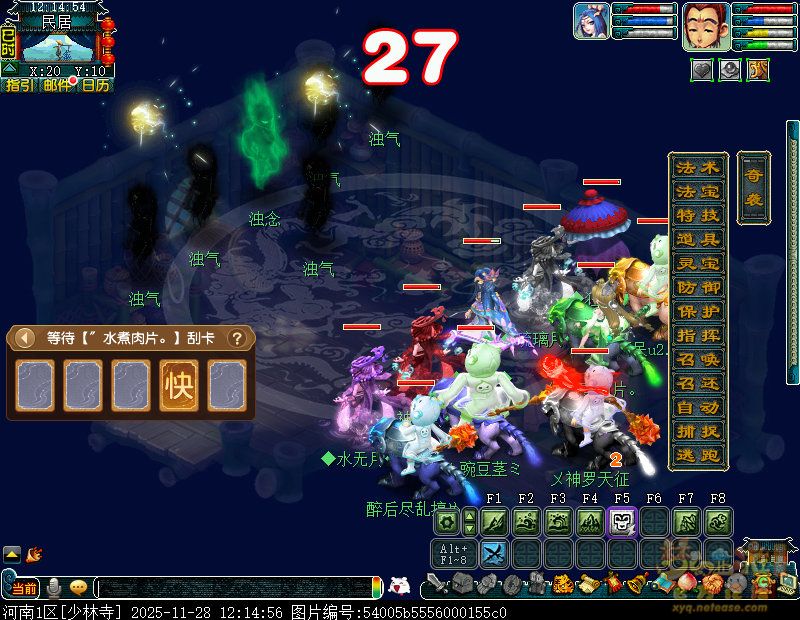Open the scratch card help question mark
Image resolution: width=800 pixels, height=620 pixels.
coord(237,338)
